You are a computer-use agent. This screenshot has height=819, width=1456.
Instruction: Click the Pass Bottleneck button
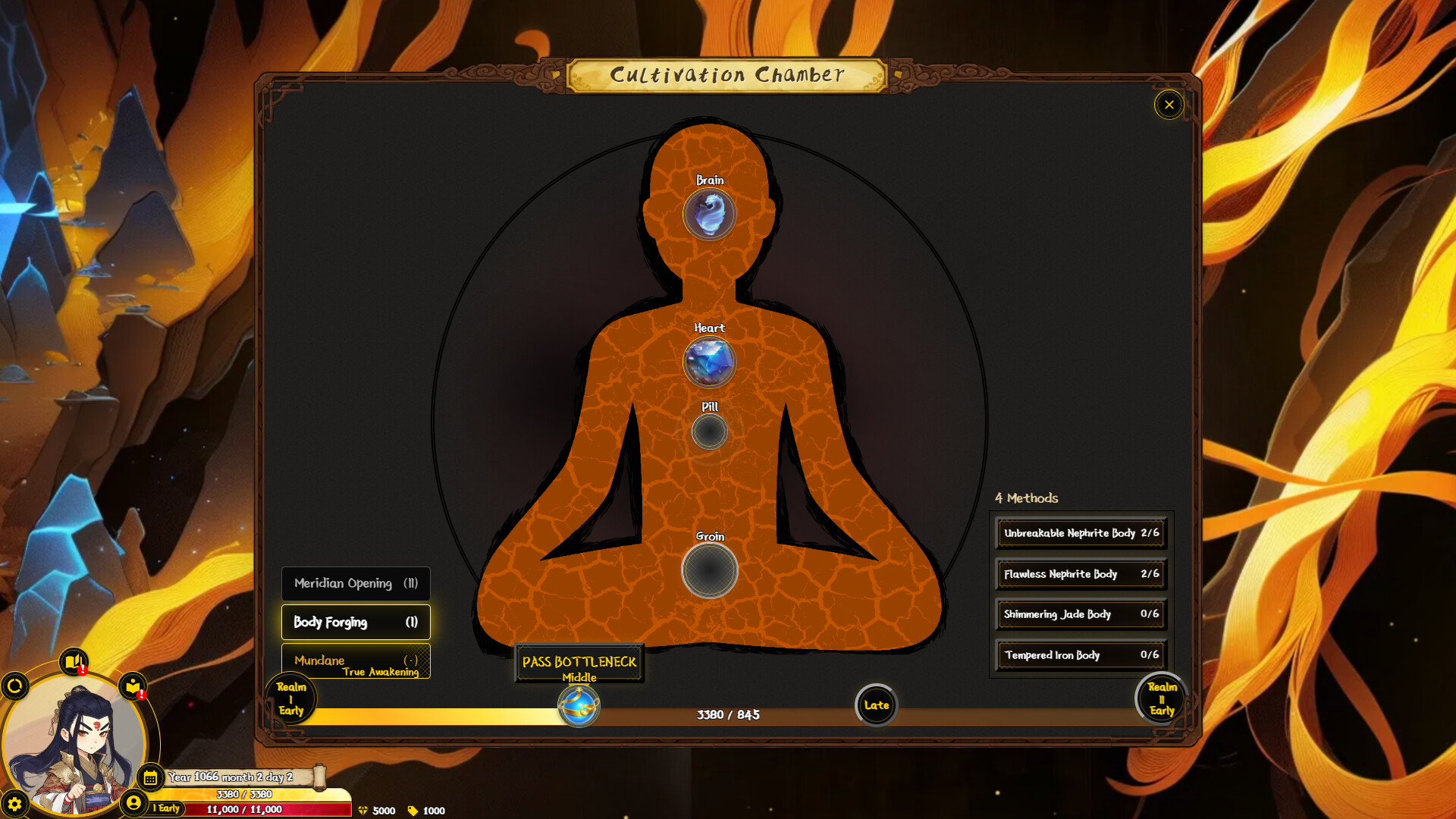click(579, 663)
